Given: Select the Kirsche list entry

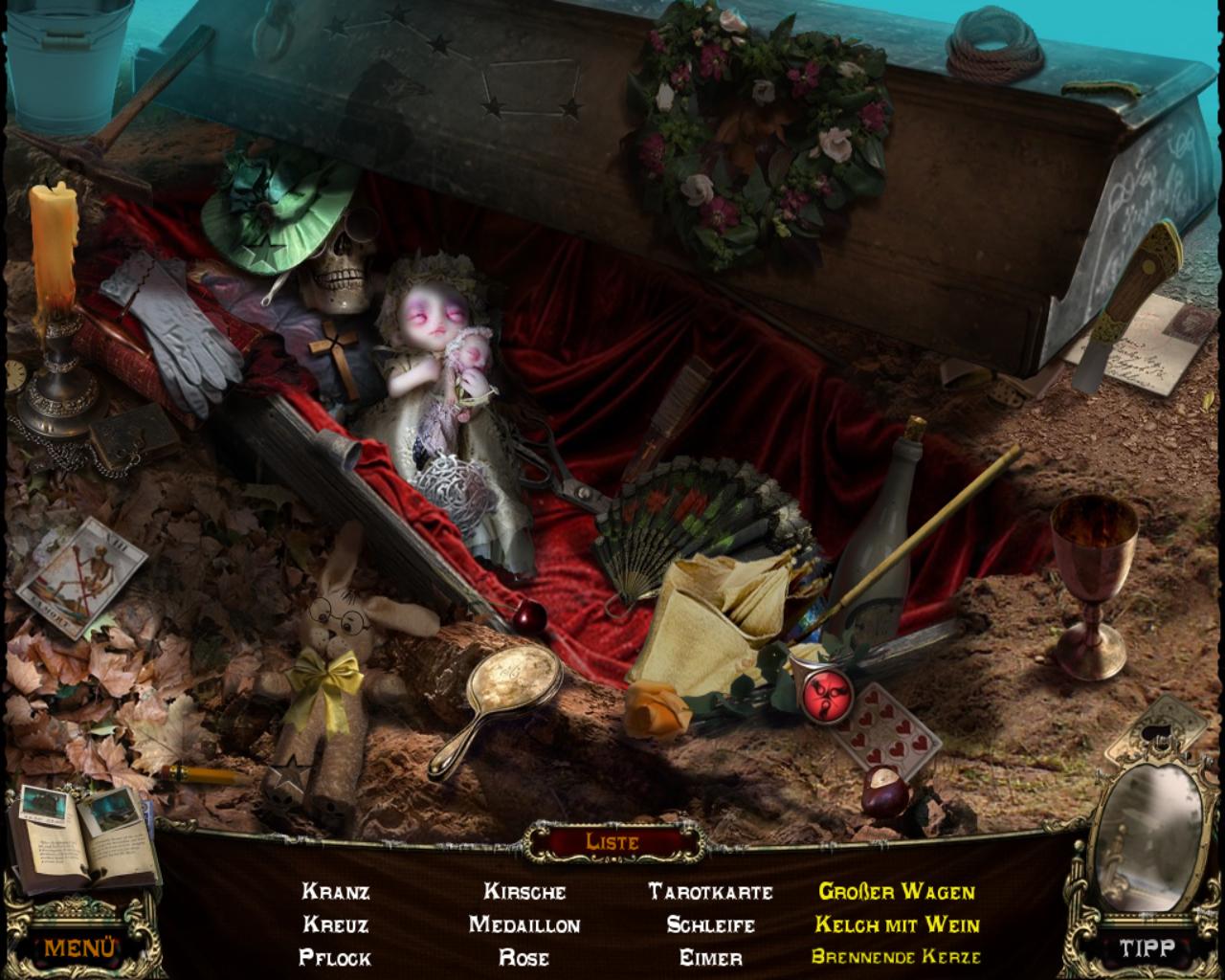Looking at the screenshot, I should click(x=524, y=892).
